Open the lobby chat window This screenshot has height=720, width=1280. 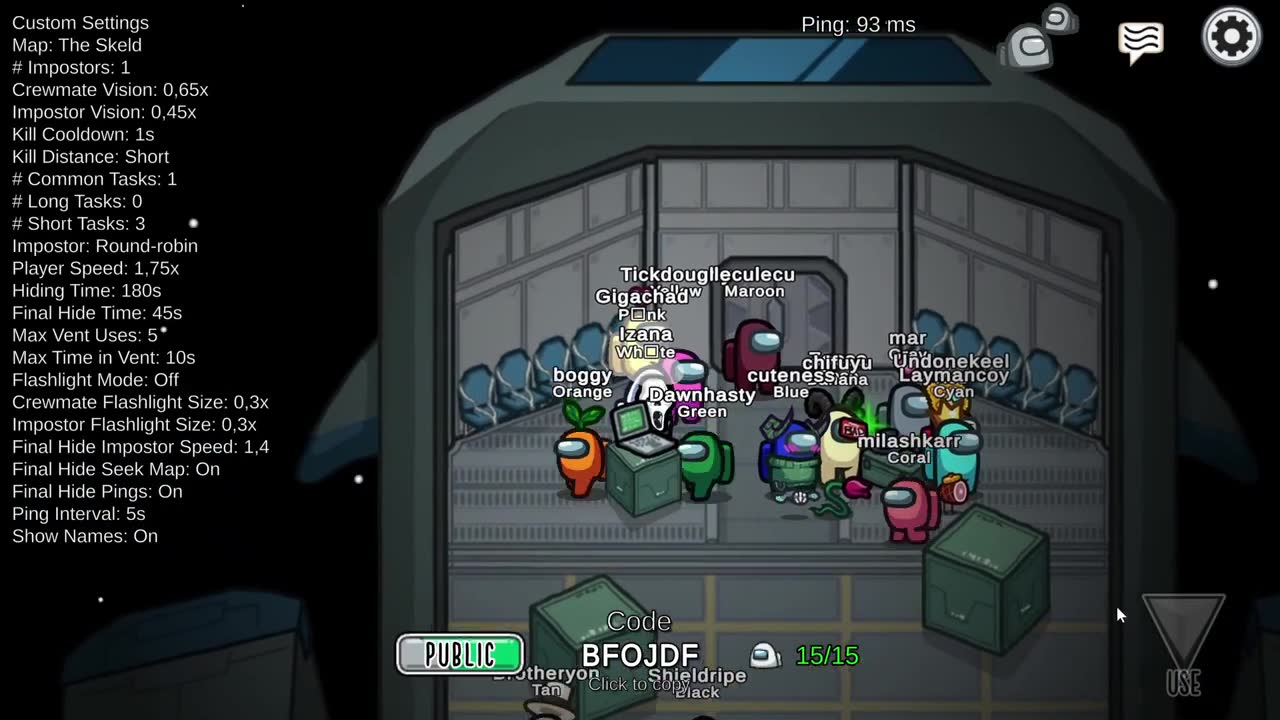click(x=1140, y=40)
